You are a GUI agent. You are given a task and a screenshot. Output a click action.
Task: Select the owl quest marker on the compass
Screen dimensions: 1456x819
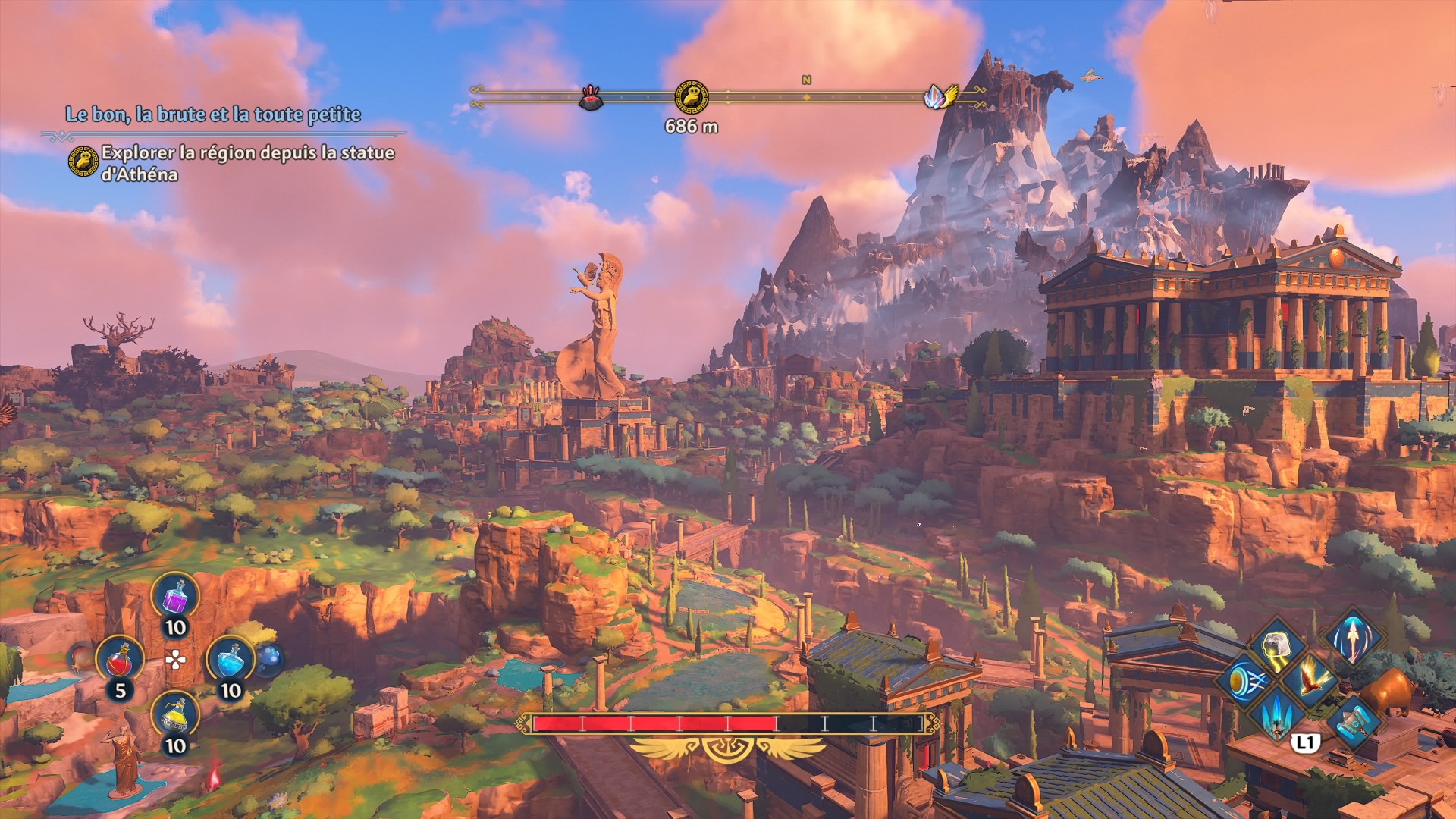click(x=692, y=97)
